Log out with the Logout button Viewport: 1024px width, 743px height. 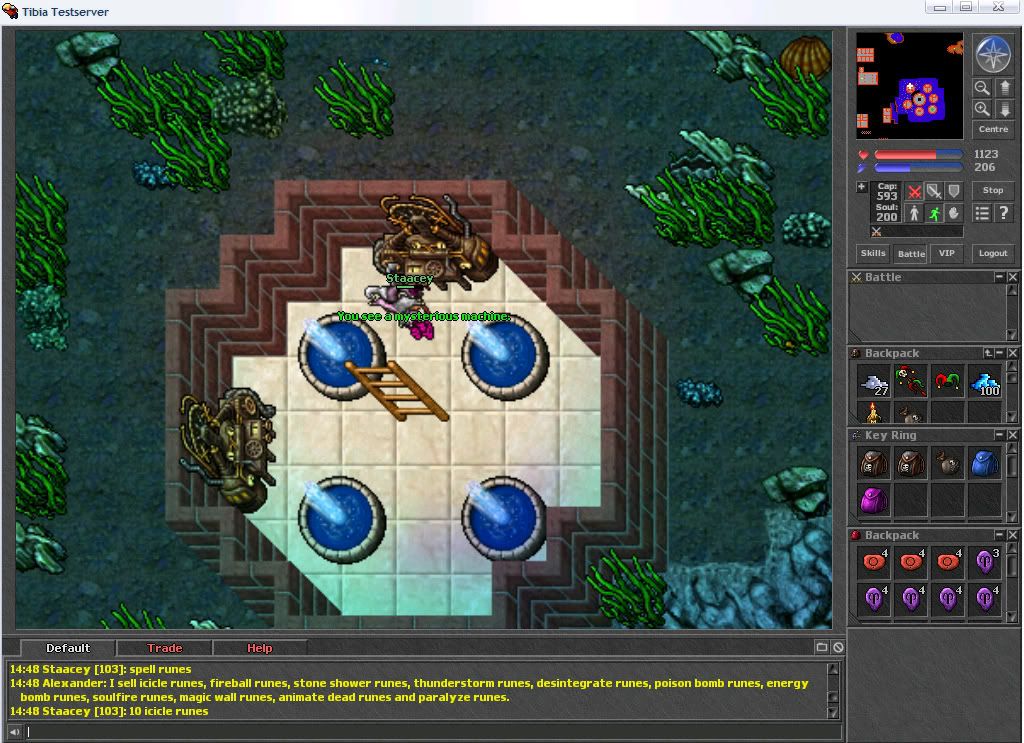[x=992, y=253]
